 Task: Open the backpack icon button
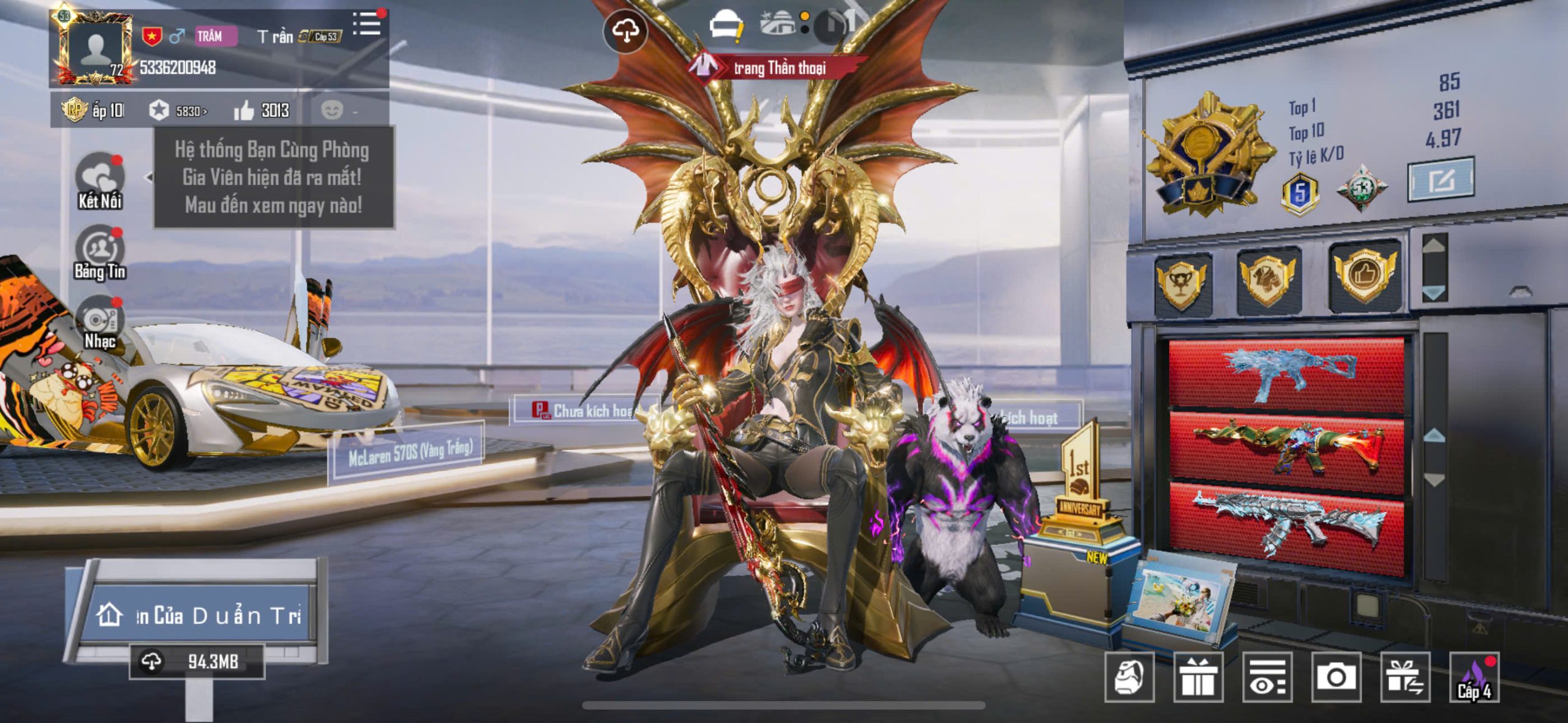coord(1129,677)
